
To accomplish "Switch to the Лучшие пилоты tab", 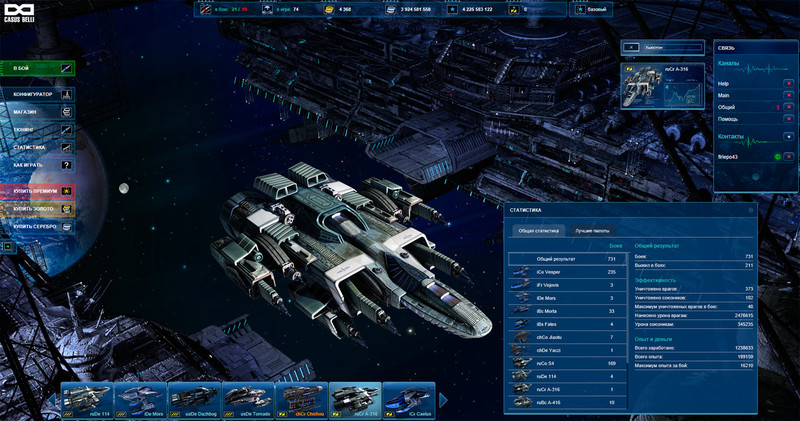I will click(x=591, y=231).
